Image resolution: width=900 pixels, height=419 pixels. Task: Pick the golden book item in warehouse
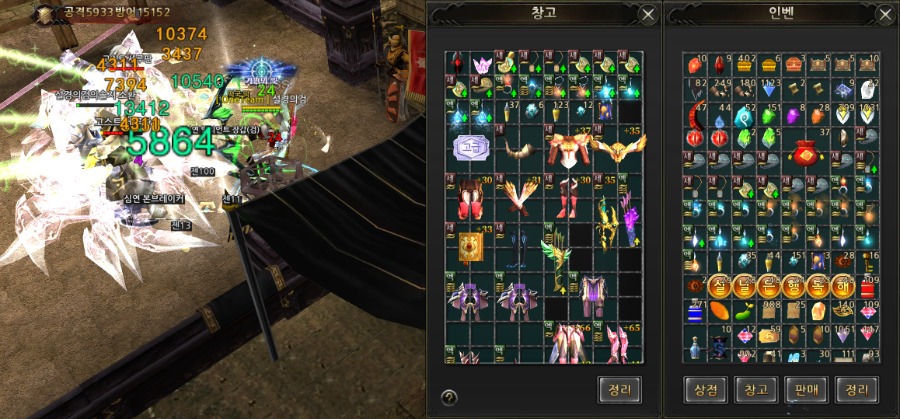coord(470,243)
